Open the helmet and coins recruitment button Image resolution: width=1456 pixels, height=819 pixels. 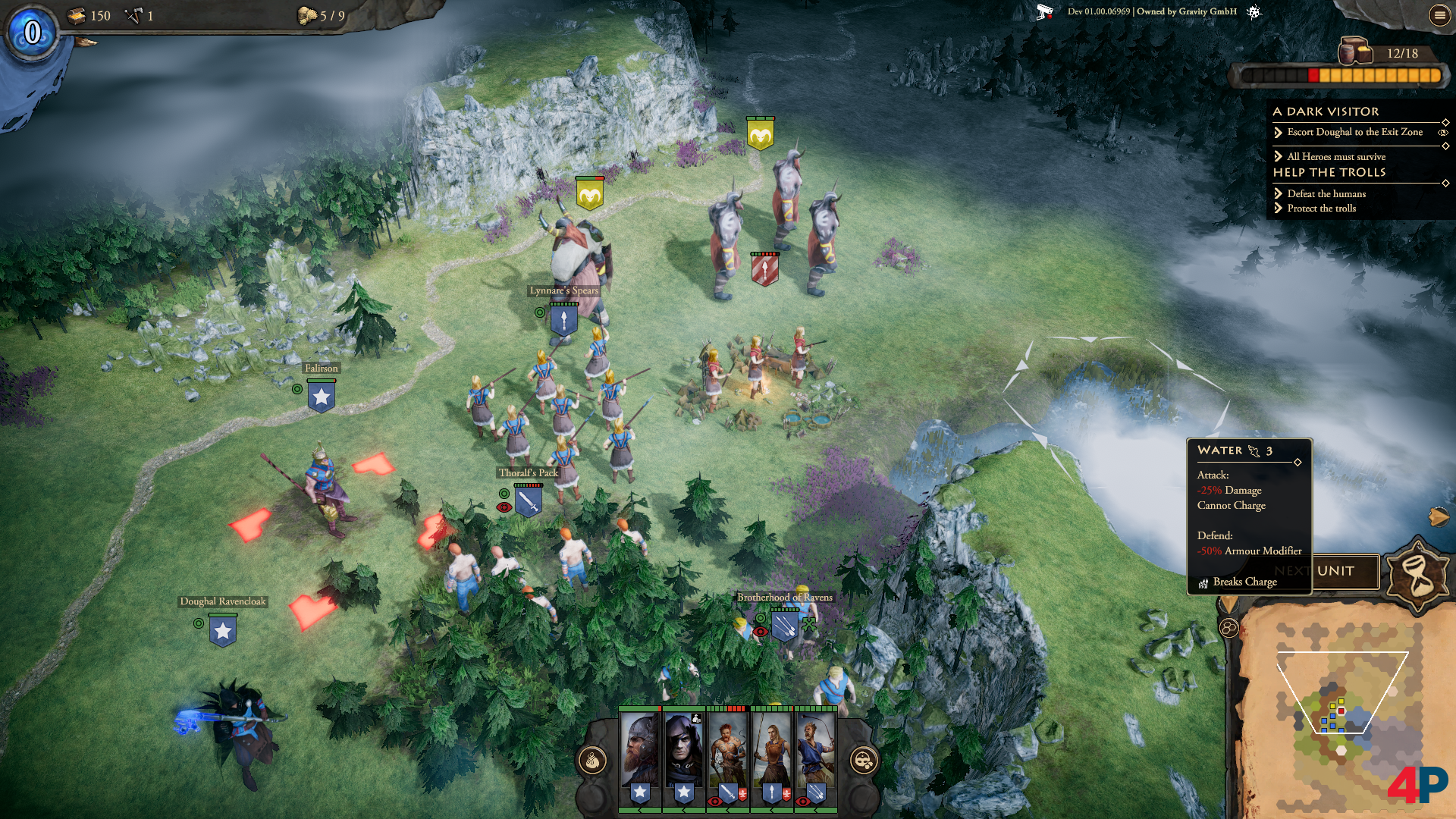[x=864, y=760]
